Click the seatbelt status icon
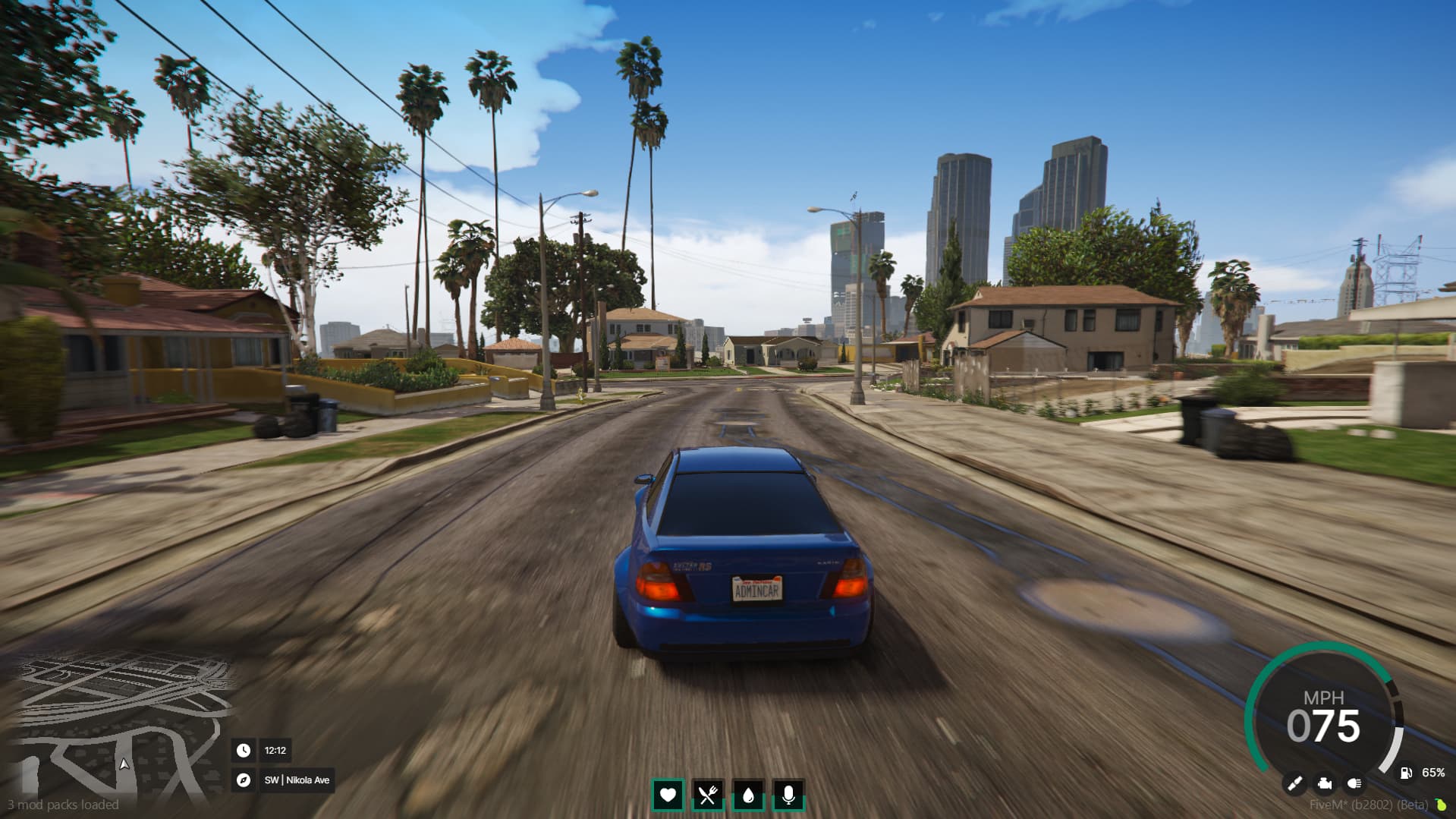Image resolution: width=1456 pixels, height=819 pixels. [1294, 783]
